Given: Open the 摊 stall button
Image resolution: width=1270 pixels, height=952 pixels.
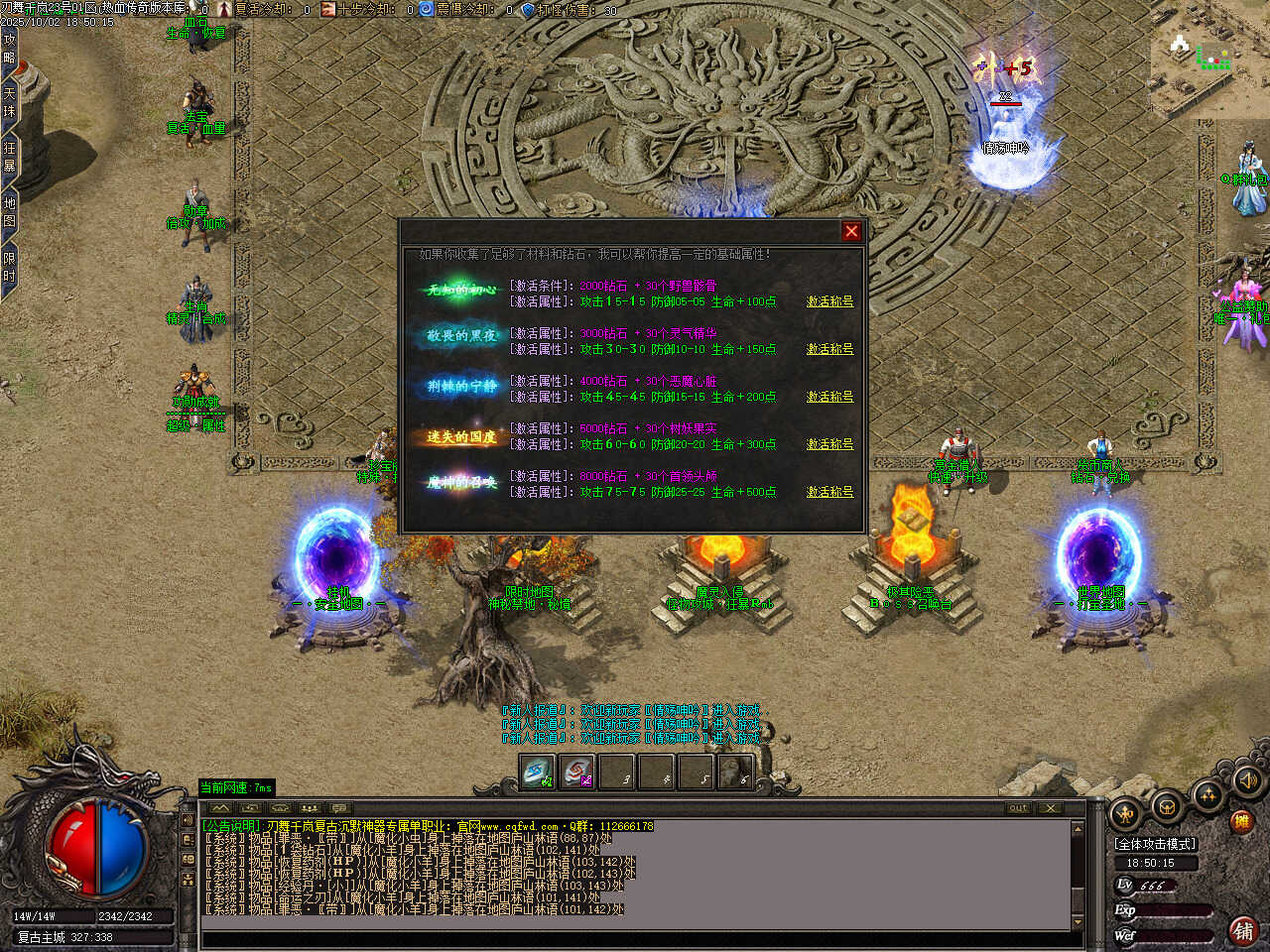Looking at the screenshot, I should point(1241,821).
